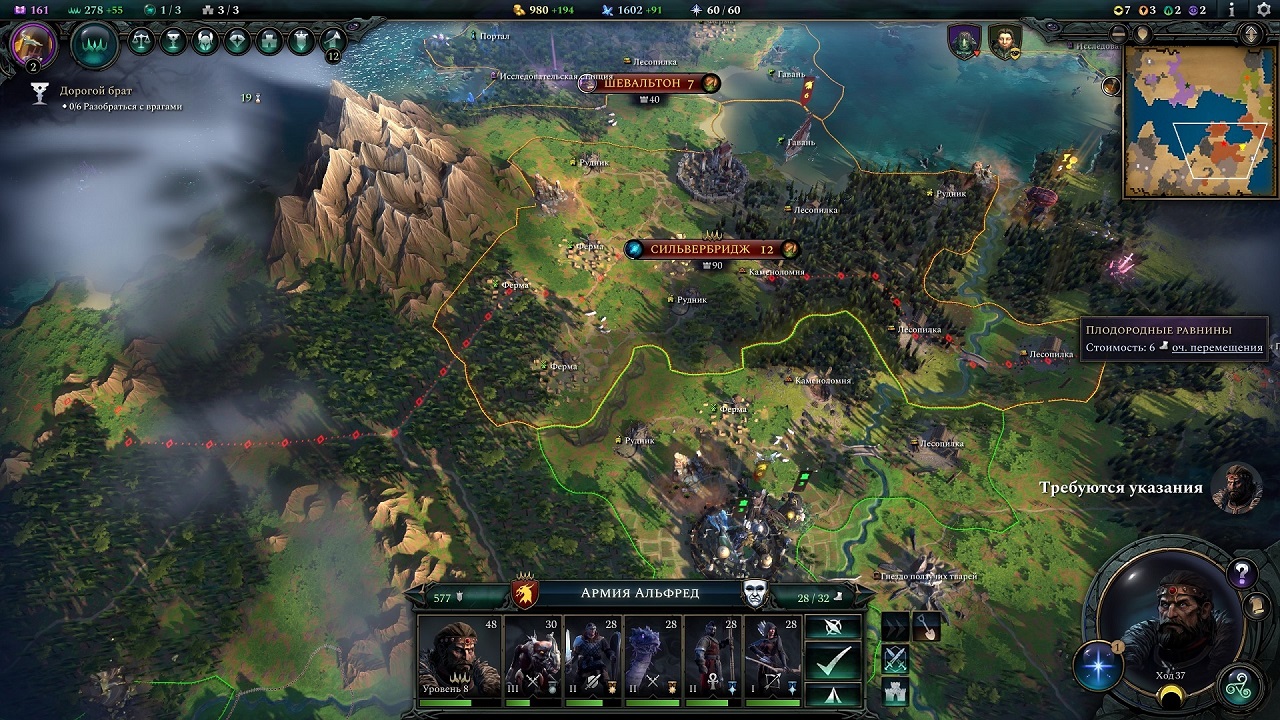This screenshot has width=1280, height=720.
Task: Open the helmet menu in the top toolbar
Action: tap(205, 41)
